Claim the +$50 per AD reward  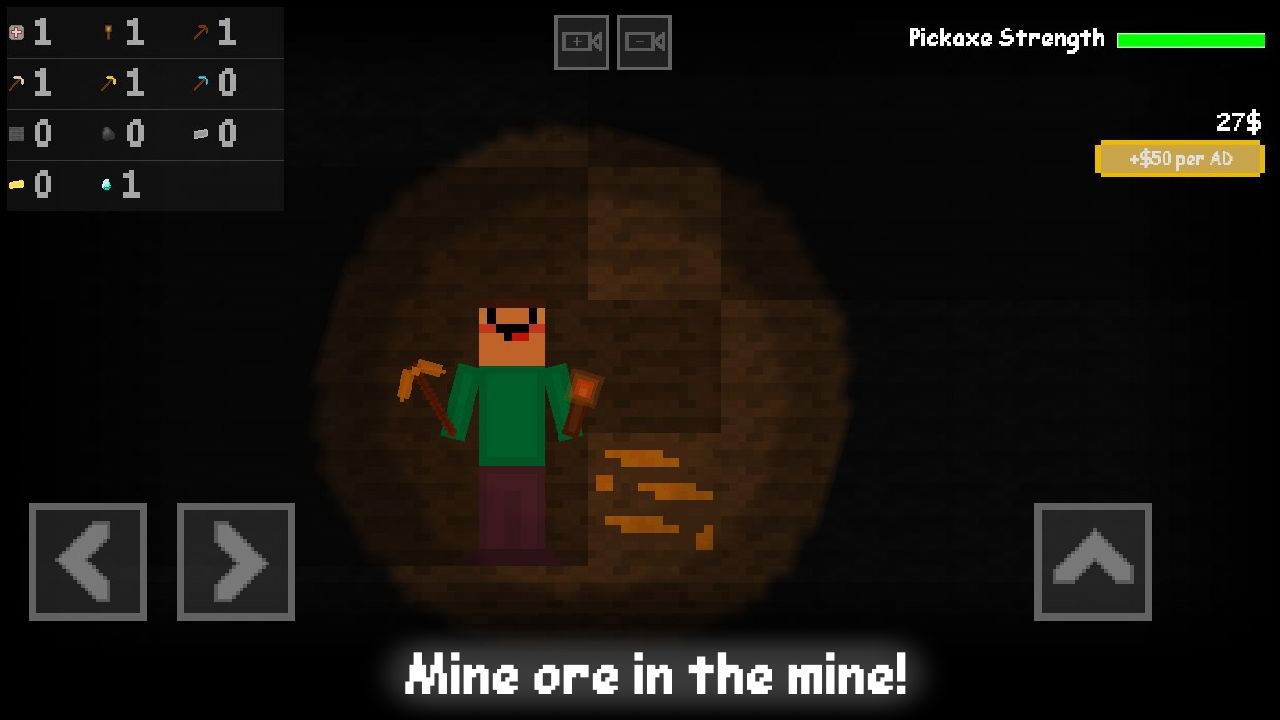[x=1180, y=158]
